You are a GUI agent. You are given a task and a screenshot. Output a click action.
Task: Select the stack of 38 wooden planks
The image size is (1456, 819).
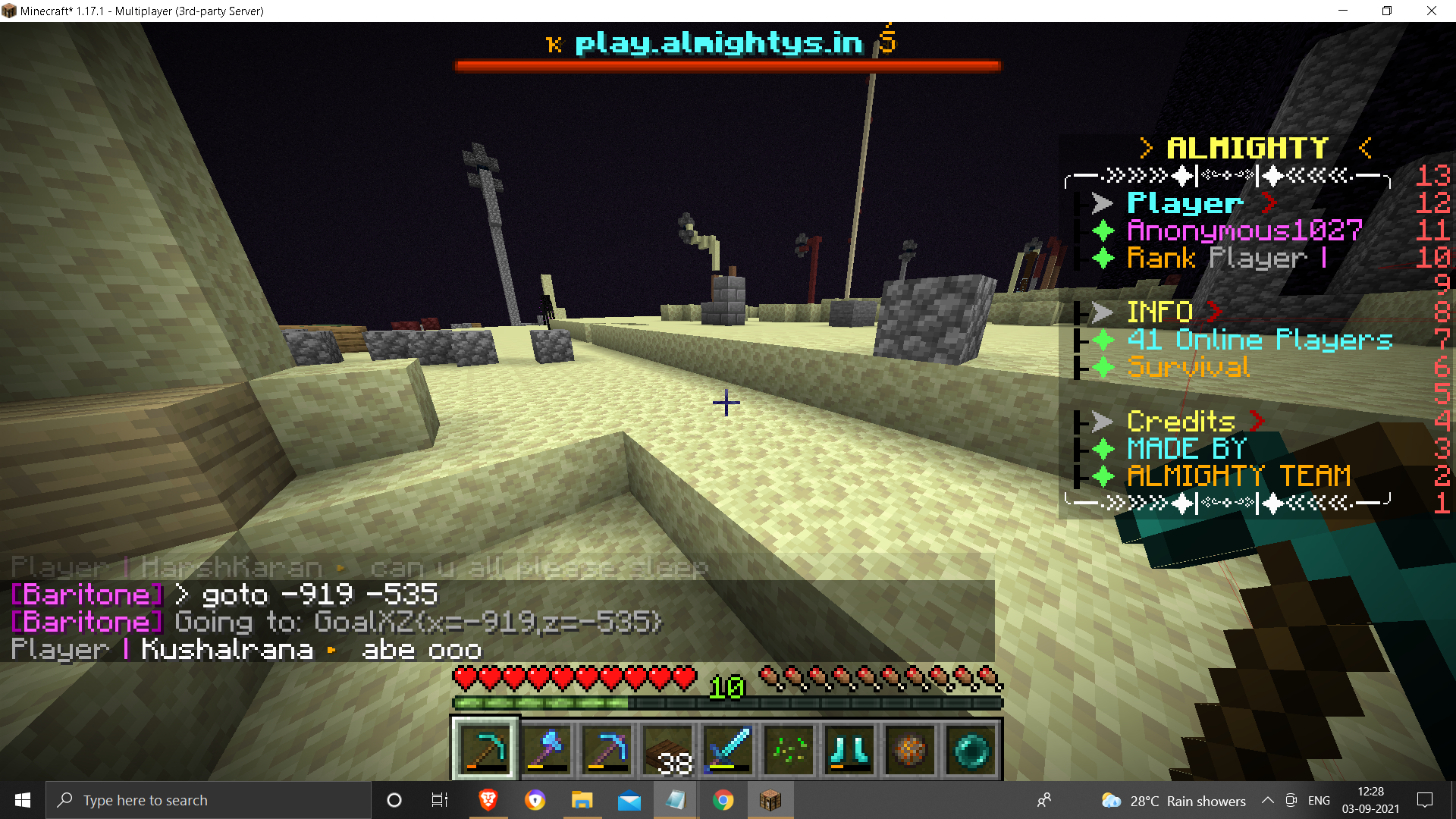667,751
